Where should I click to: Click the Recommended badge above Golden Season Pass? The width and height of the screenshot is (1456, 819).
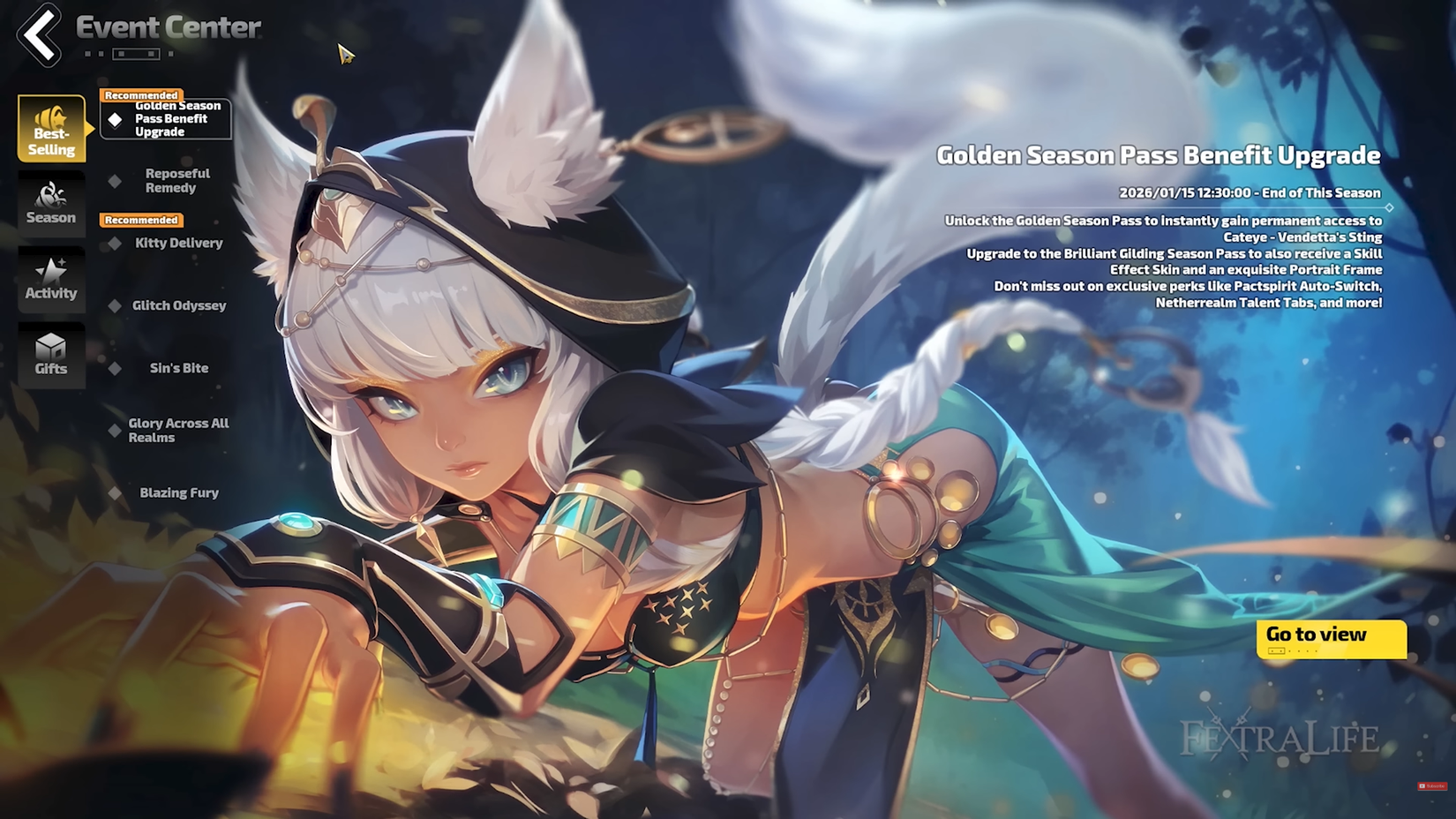click(x=140, y=94)
